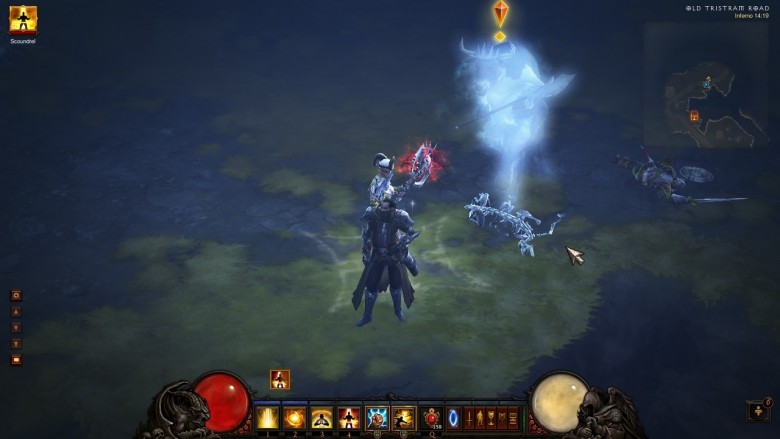Image resolution: width=780 pixels, height=439 pixels.
Task: Click the gear icon in chat controls
Action: [16, 295]
